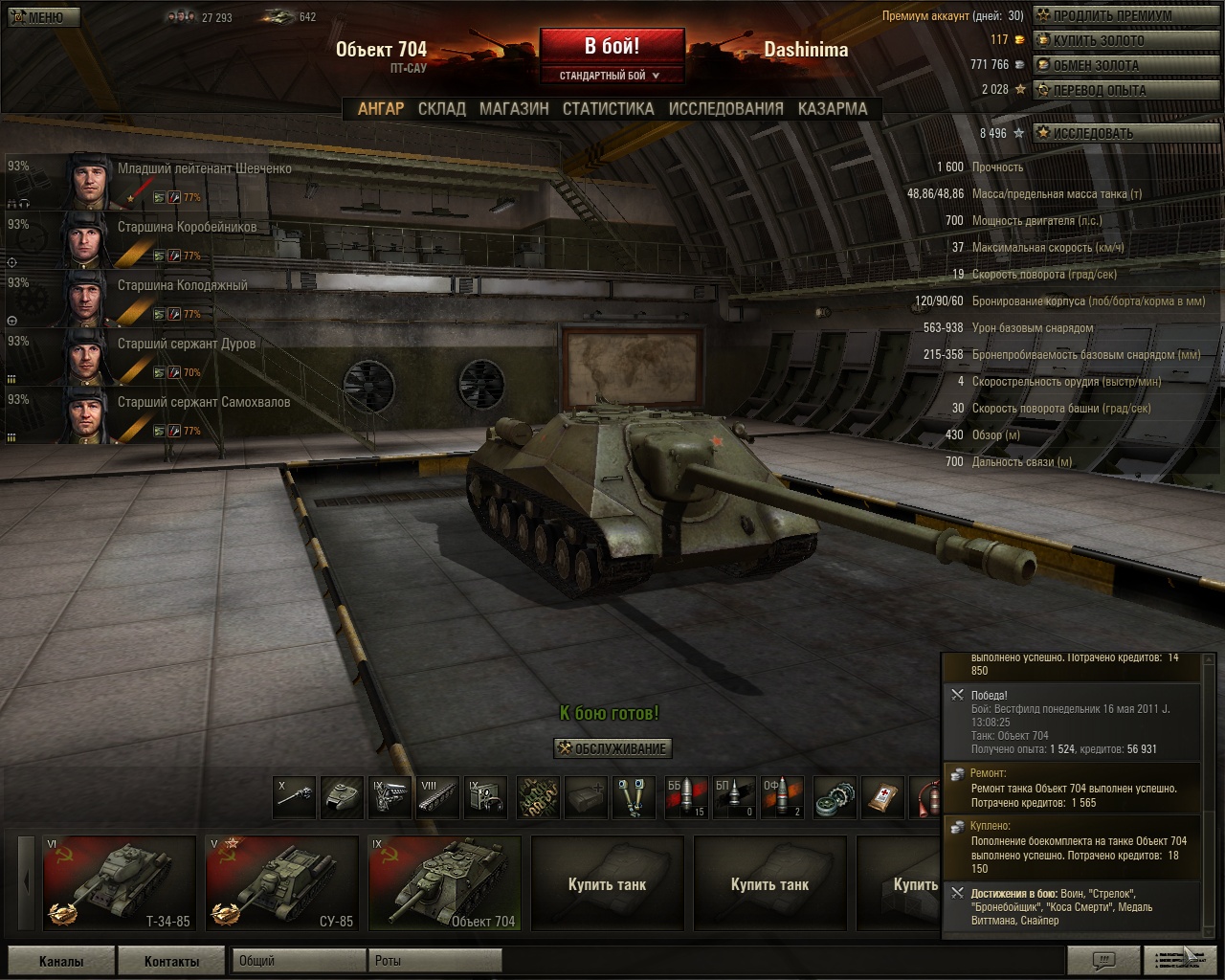The height and width of the screenshot is (980, 1225).
Task: Open the Статистика tab
Action: [608, 109]
